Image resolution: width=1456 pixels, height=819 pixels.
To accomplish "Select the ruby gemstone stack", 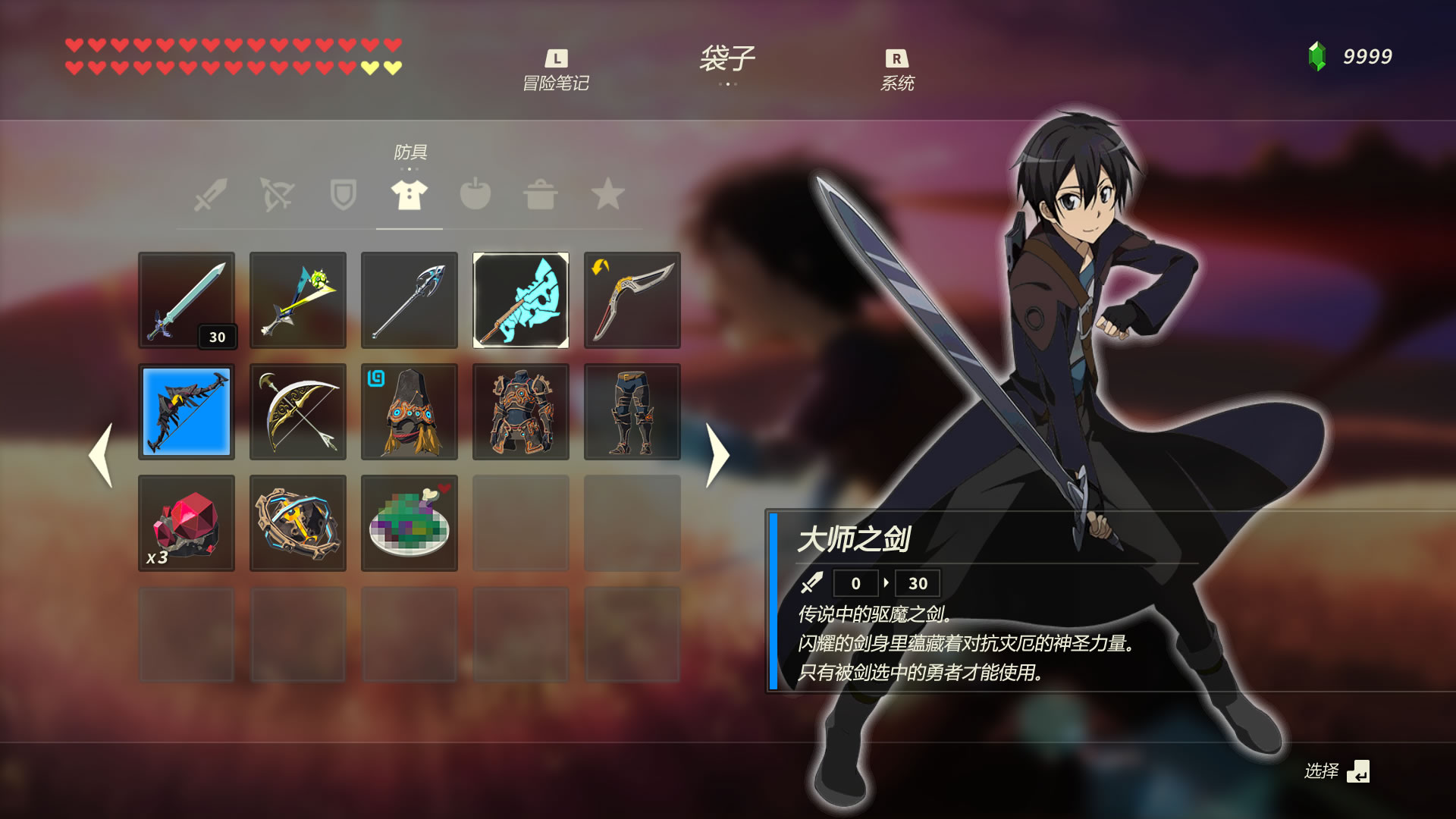I will pos(186,523).
